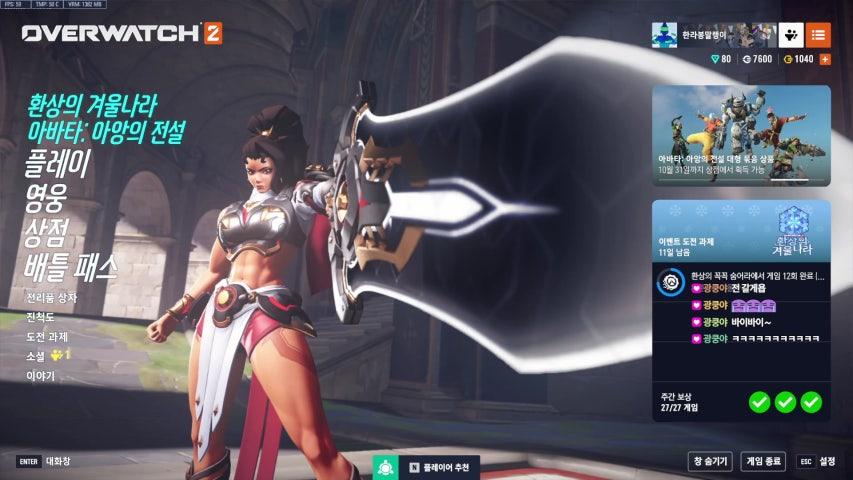
Task: Open the 상점 (Shop) menu entry
Action: coord(45,232)
